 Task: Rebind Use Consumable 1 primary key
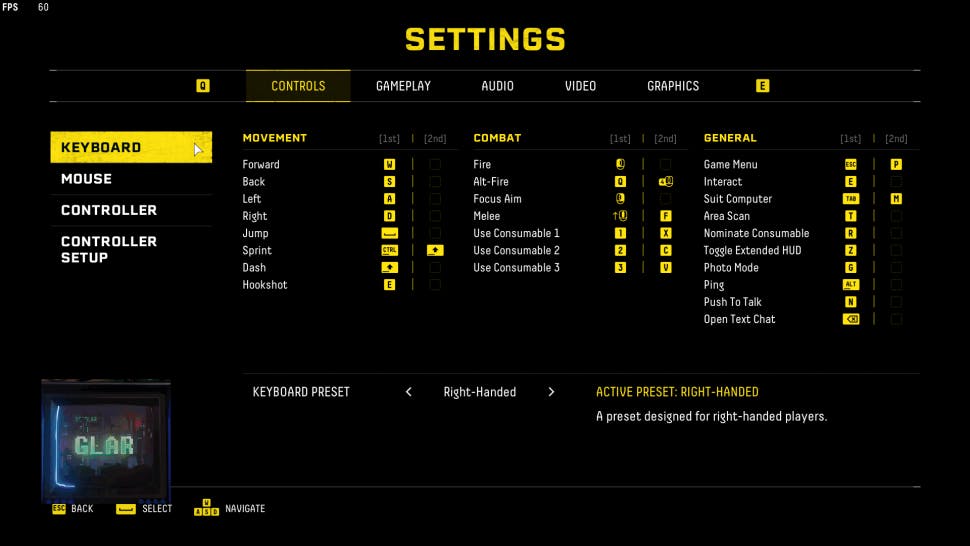tap(620, 233)
